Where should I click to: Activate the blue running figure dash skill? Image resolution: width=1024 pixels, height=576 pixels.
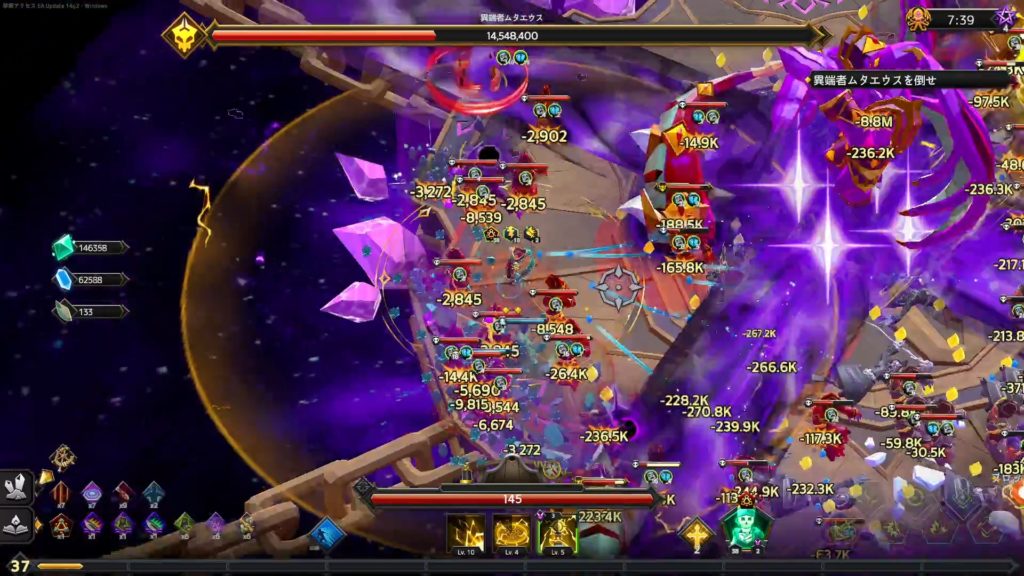click(x=326, y=533)
